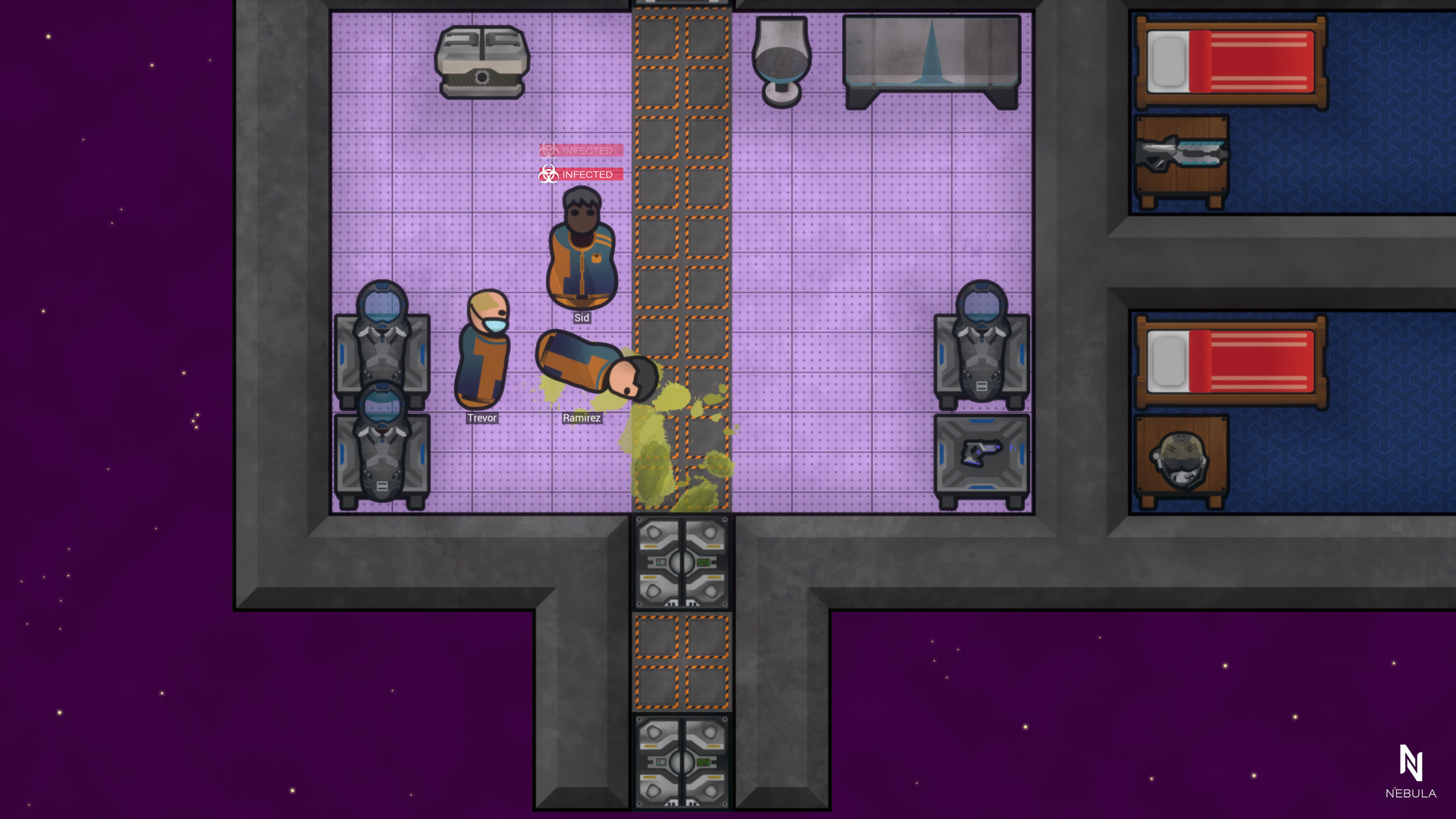Click the faded upper INFECTED biohazard icon
This screenshot has width=1456, height=819.
point(550,151)
